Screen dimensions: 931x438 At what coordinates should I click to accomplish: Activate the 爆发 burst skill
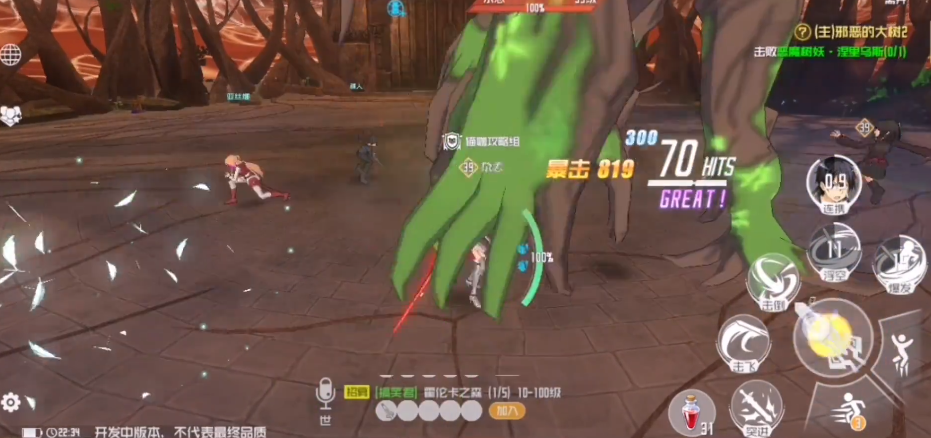tap(897, 264)
